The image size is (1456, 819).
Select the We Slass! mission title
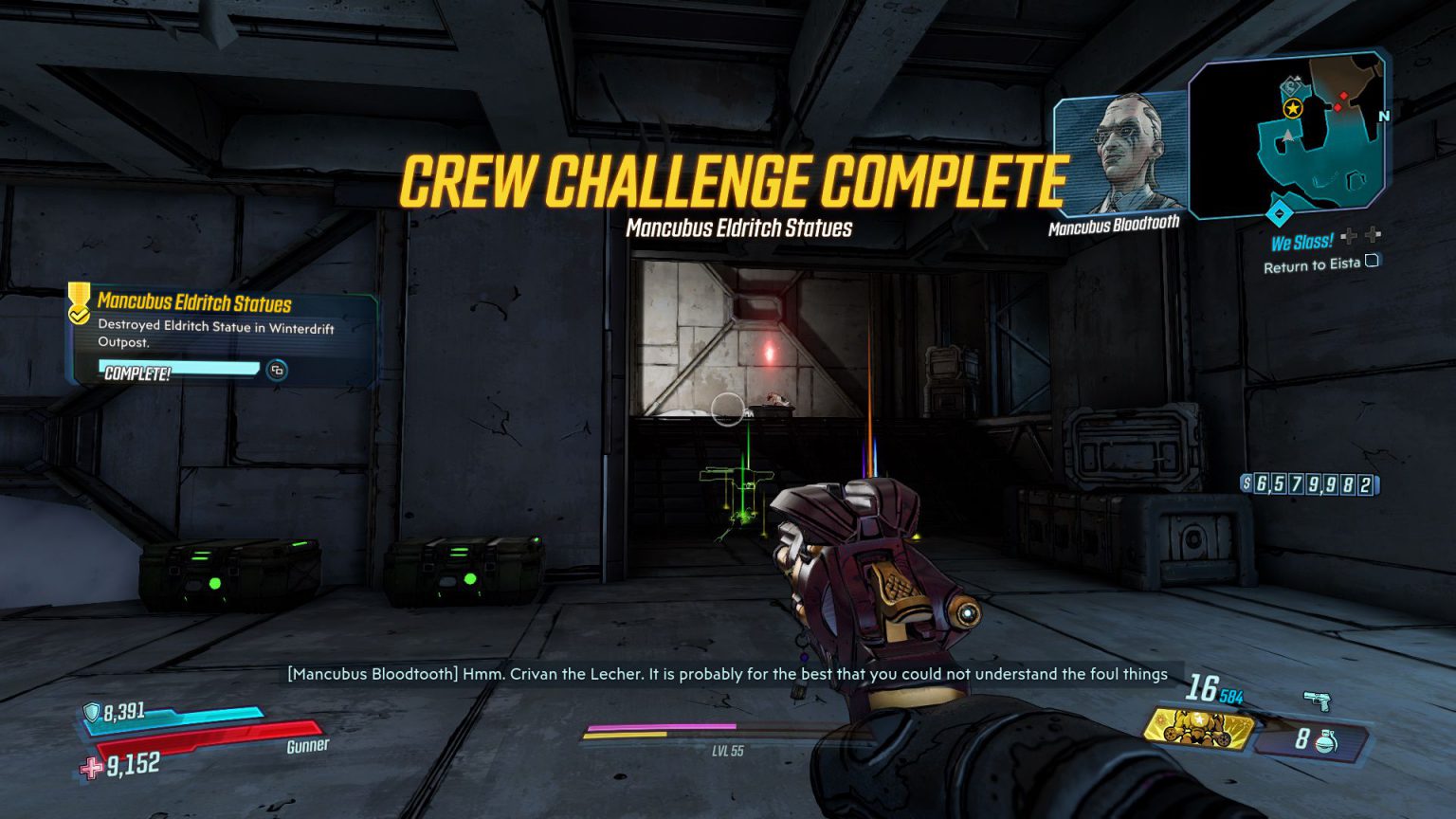click(x=1303, y=241)
